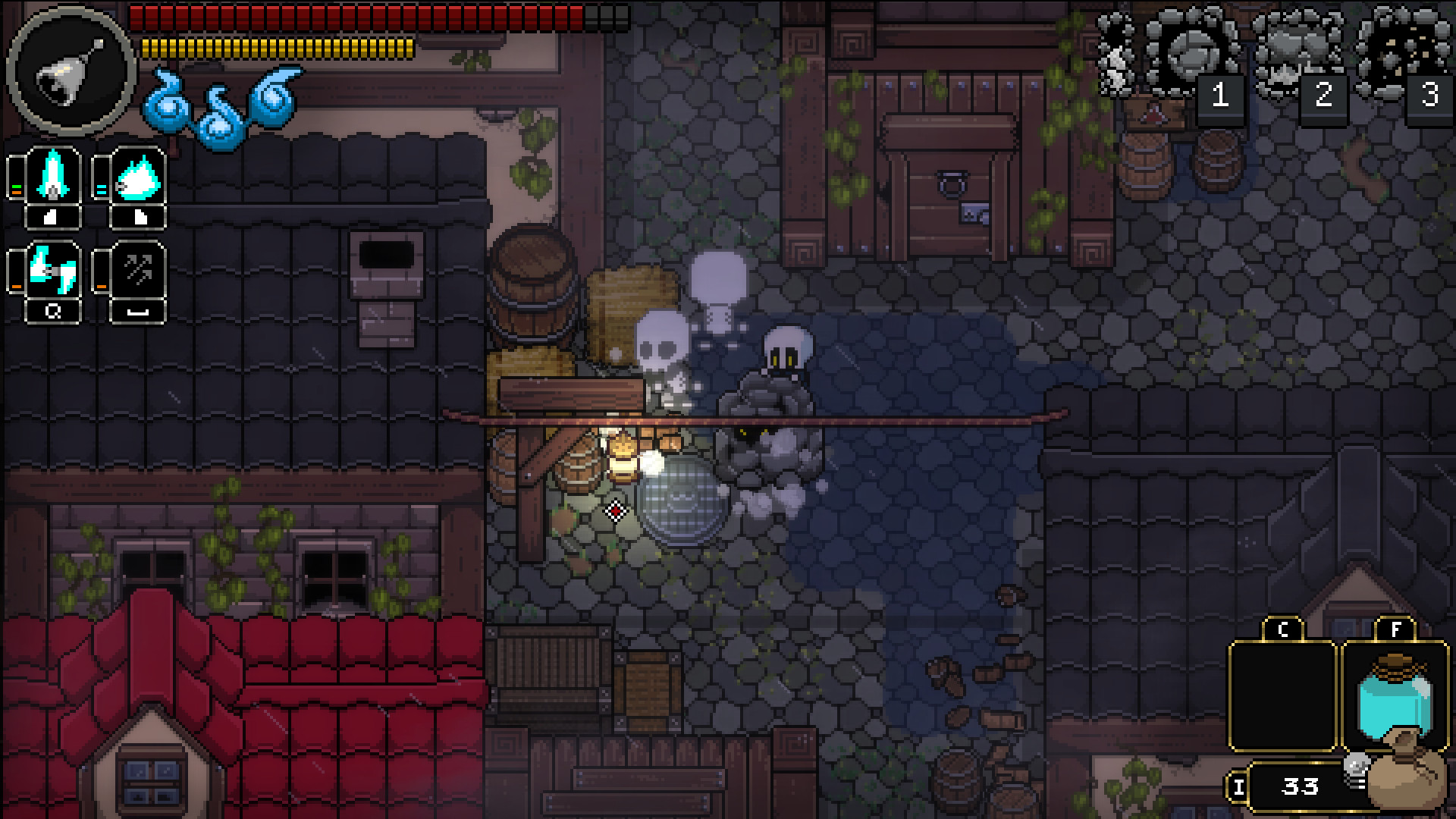This screenshot has height=819, width=1456.
Task: Toggle the crumbled rock in hotbar slot 3
Action: pos(1399,53)
